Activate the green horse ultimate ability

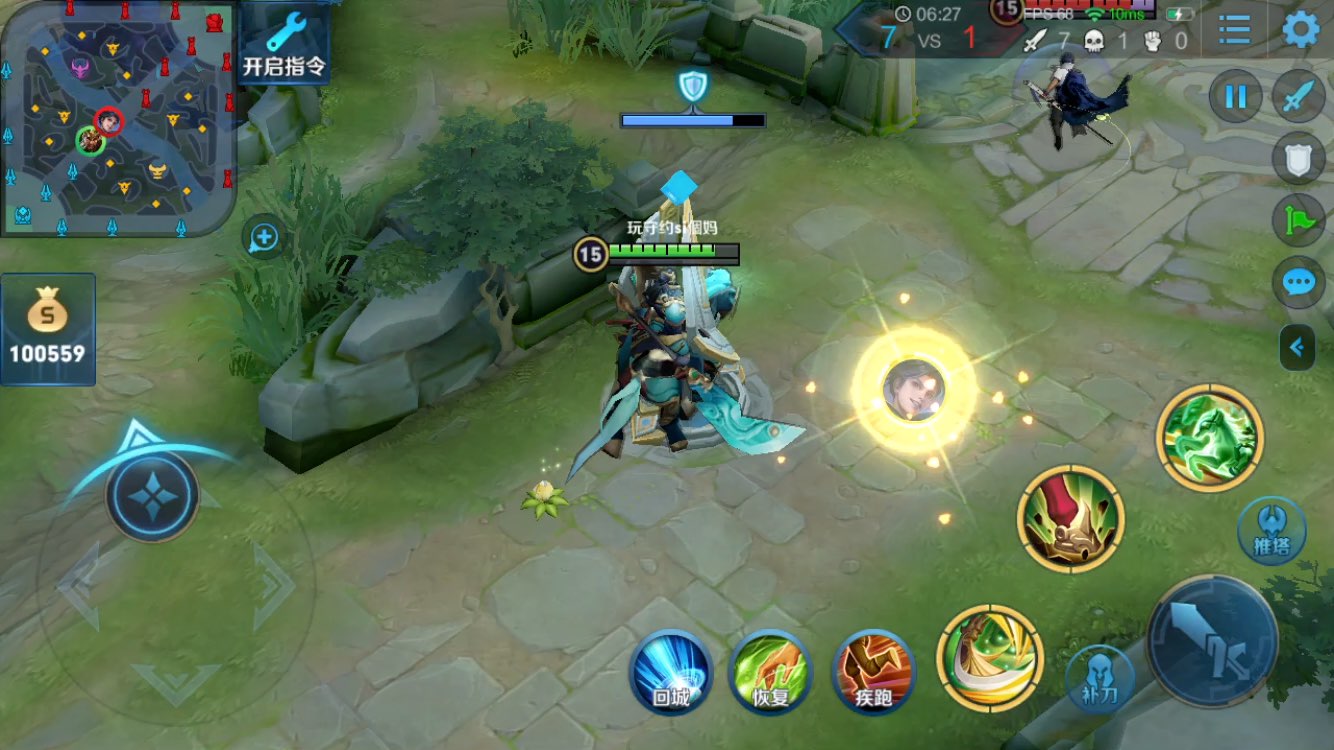[x=1210, y=438]
